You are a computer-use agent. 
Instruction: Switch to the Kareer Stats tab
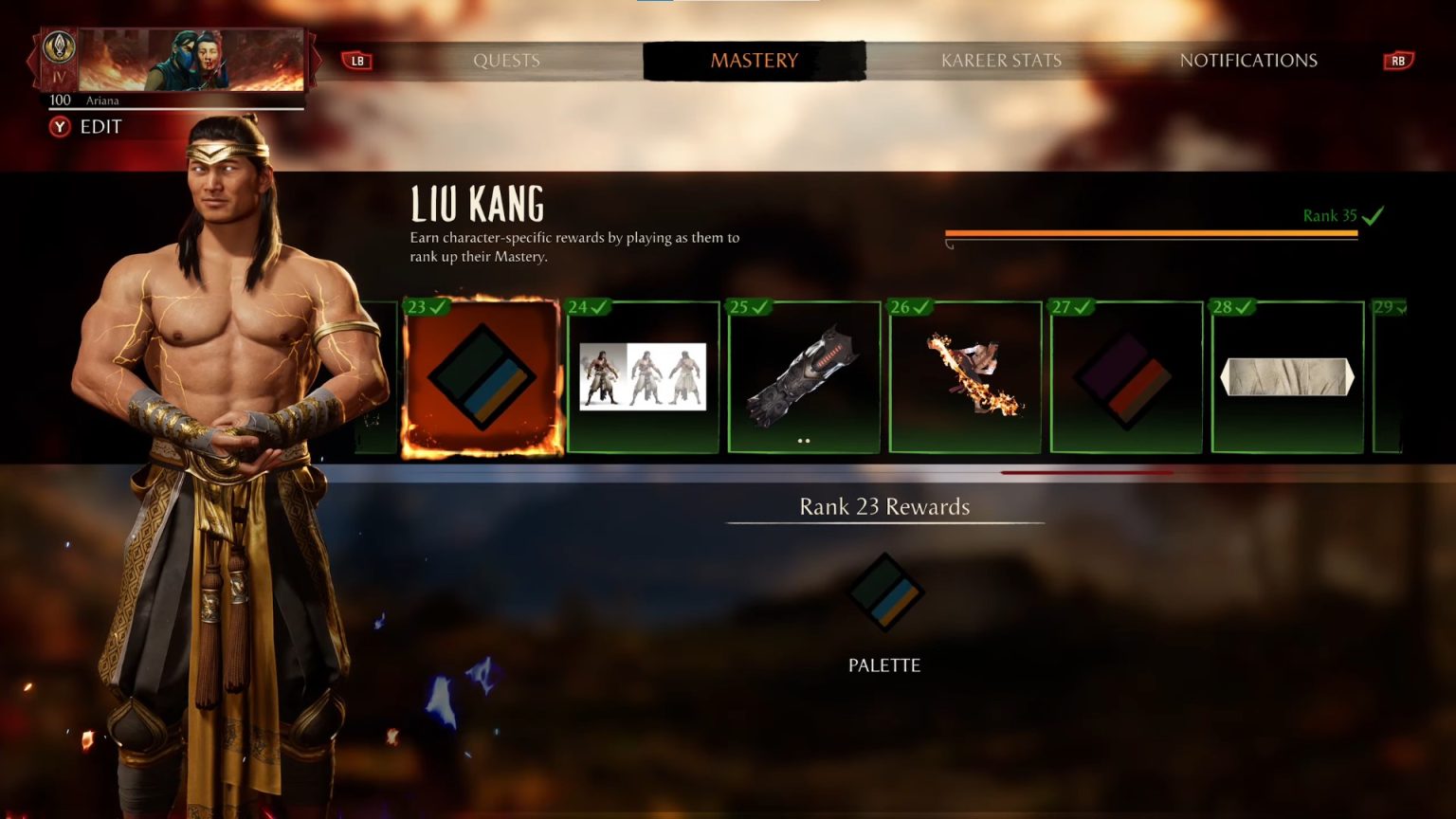1001,60
